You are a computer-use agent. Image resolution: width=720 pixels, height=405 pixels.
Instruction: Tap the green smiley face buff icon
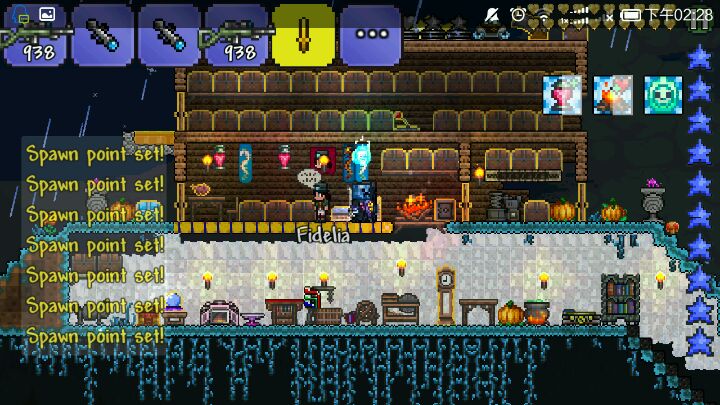pos(662,95)
